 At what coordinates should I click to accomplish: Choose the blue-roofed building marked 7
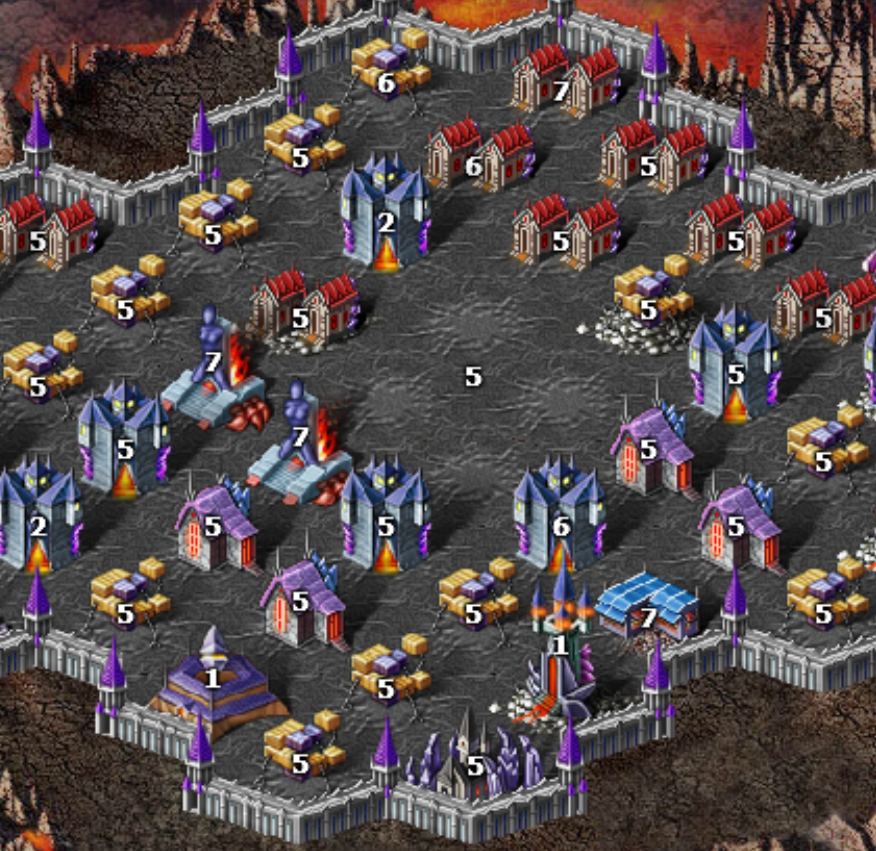point(648,607)
